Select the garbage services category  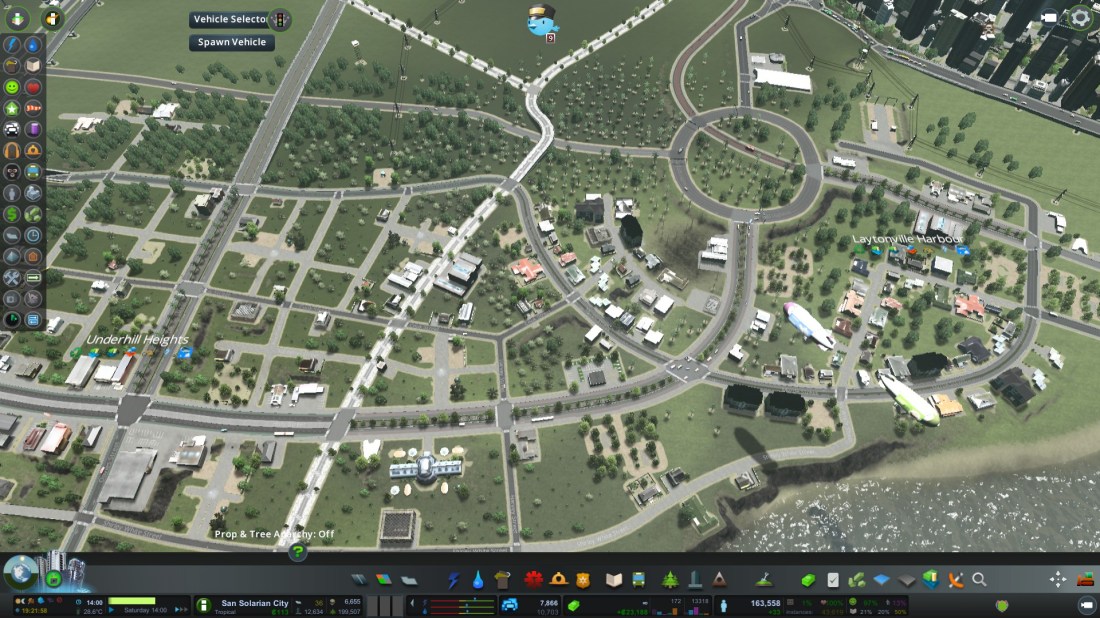pyautogui.click(x=502, y=580)
